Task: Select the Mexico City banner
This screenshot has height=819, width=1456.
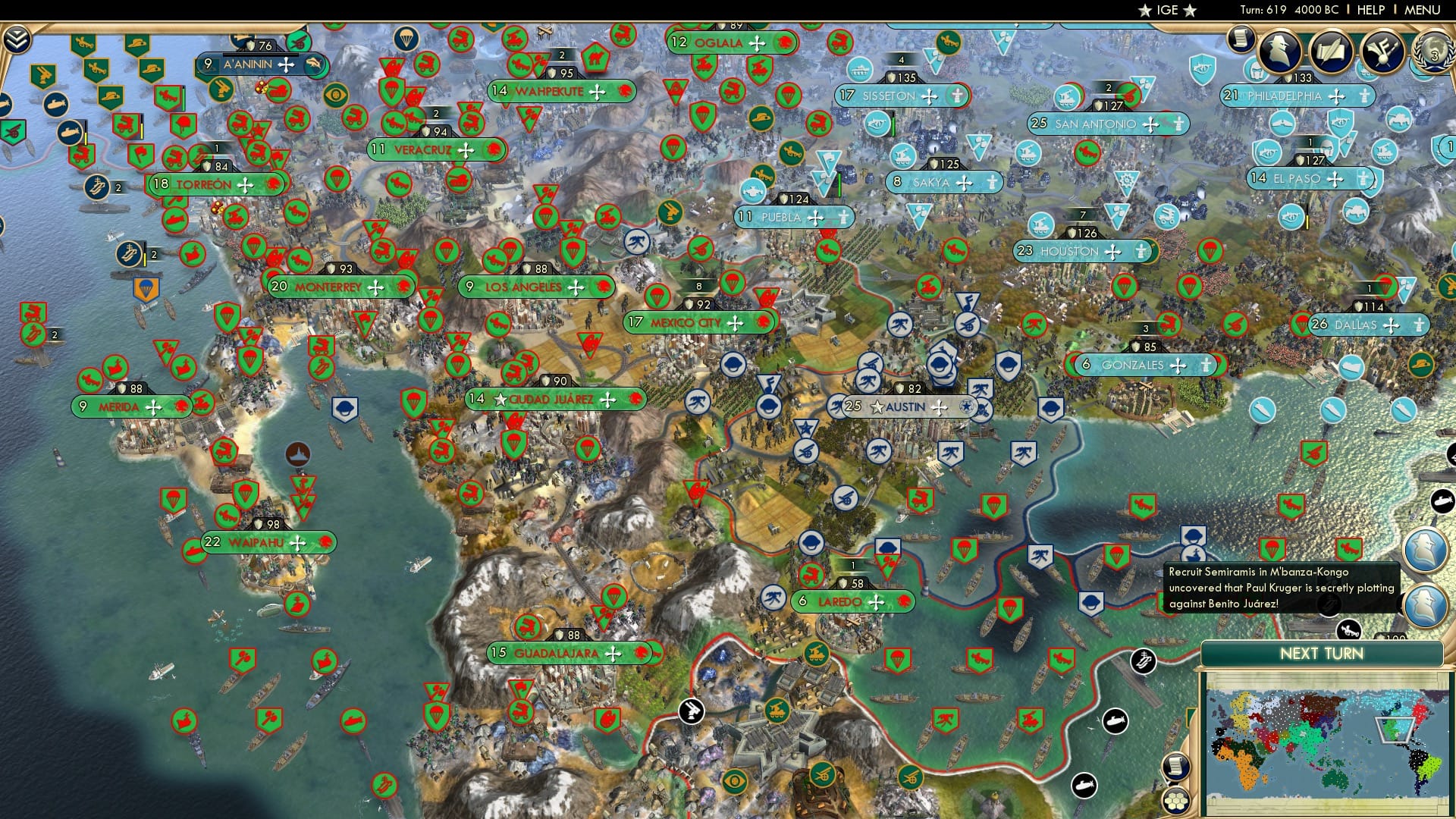Action: coord(698,322)
